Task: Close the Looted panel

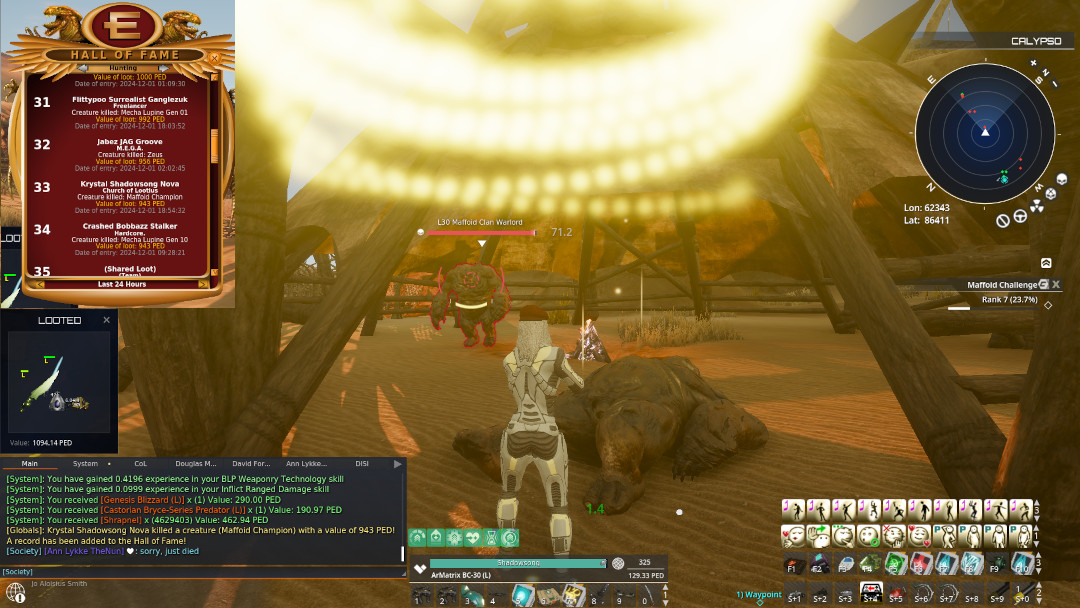Action: click(x=107, y=320)
